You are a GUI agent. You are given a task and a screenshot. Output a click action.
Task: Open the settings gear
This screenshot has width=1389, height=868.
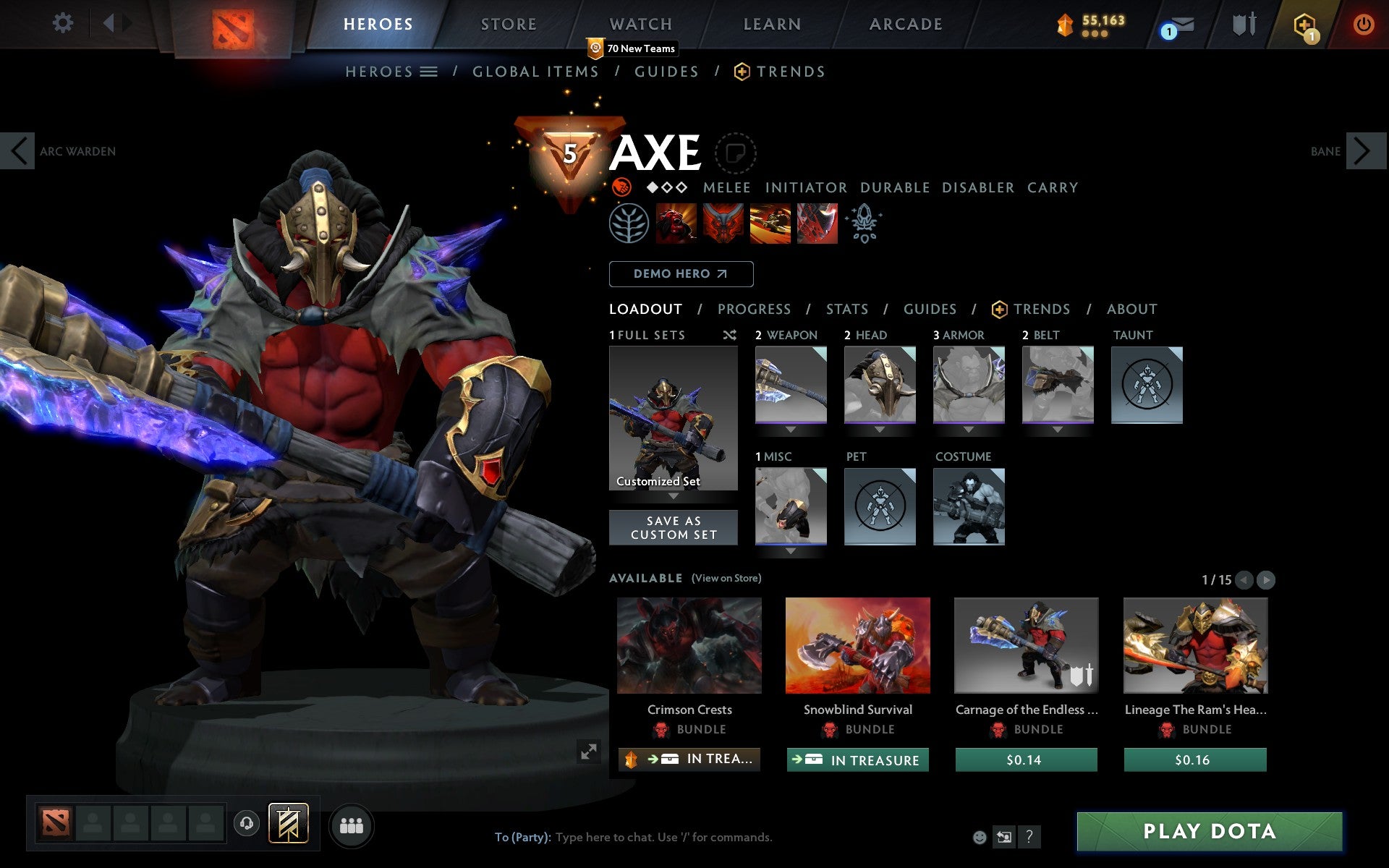coord(64,23)
